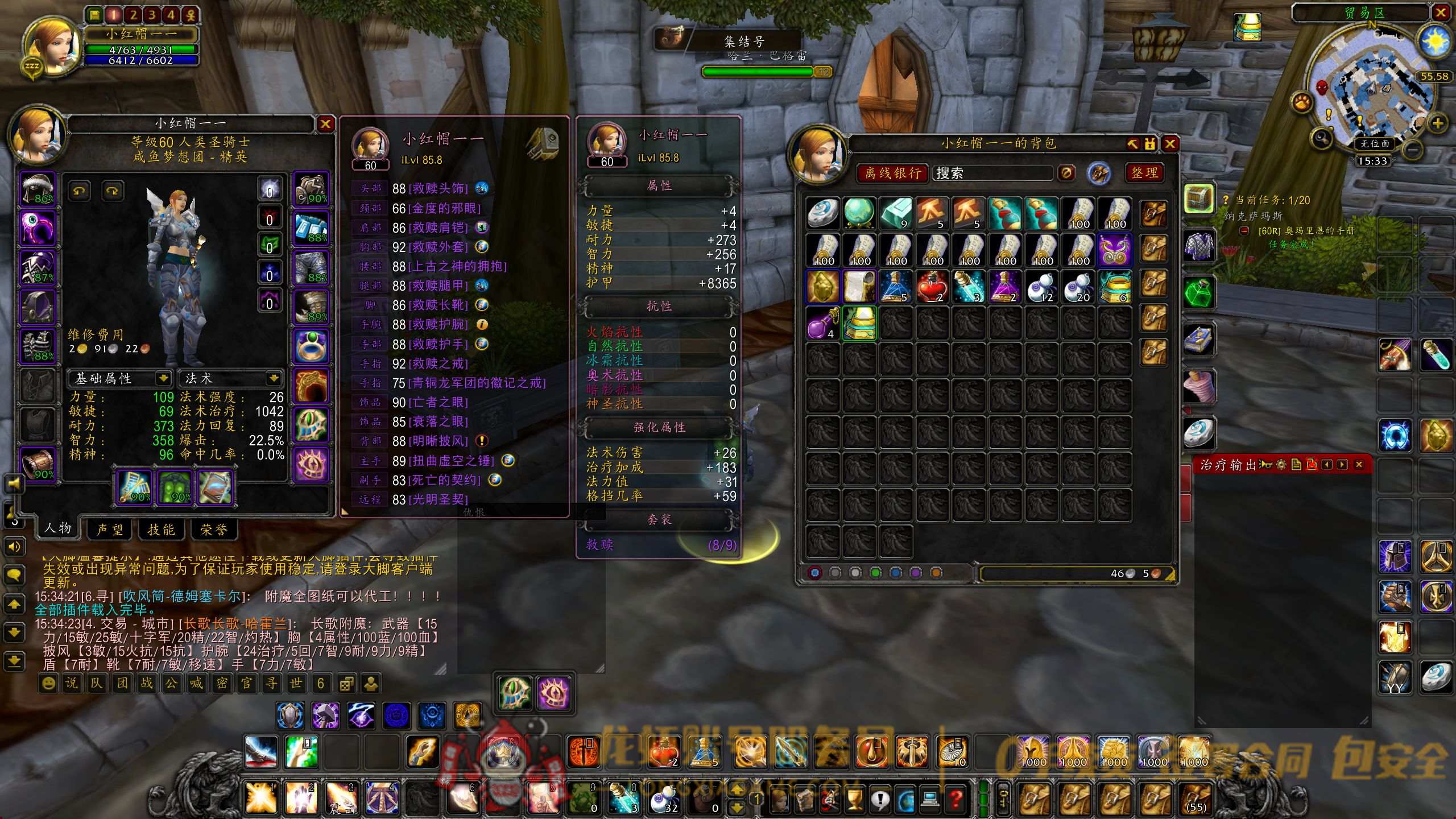Focus the bag 搜索 search field
Screen dimensions: 1456x819
992,173
